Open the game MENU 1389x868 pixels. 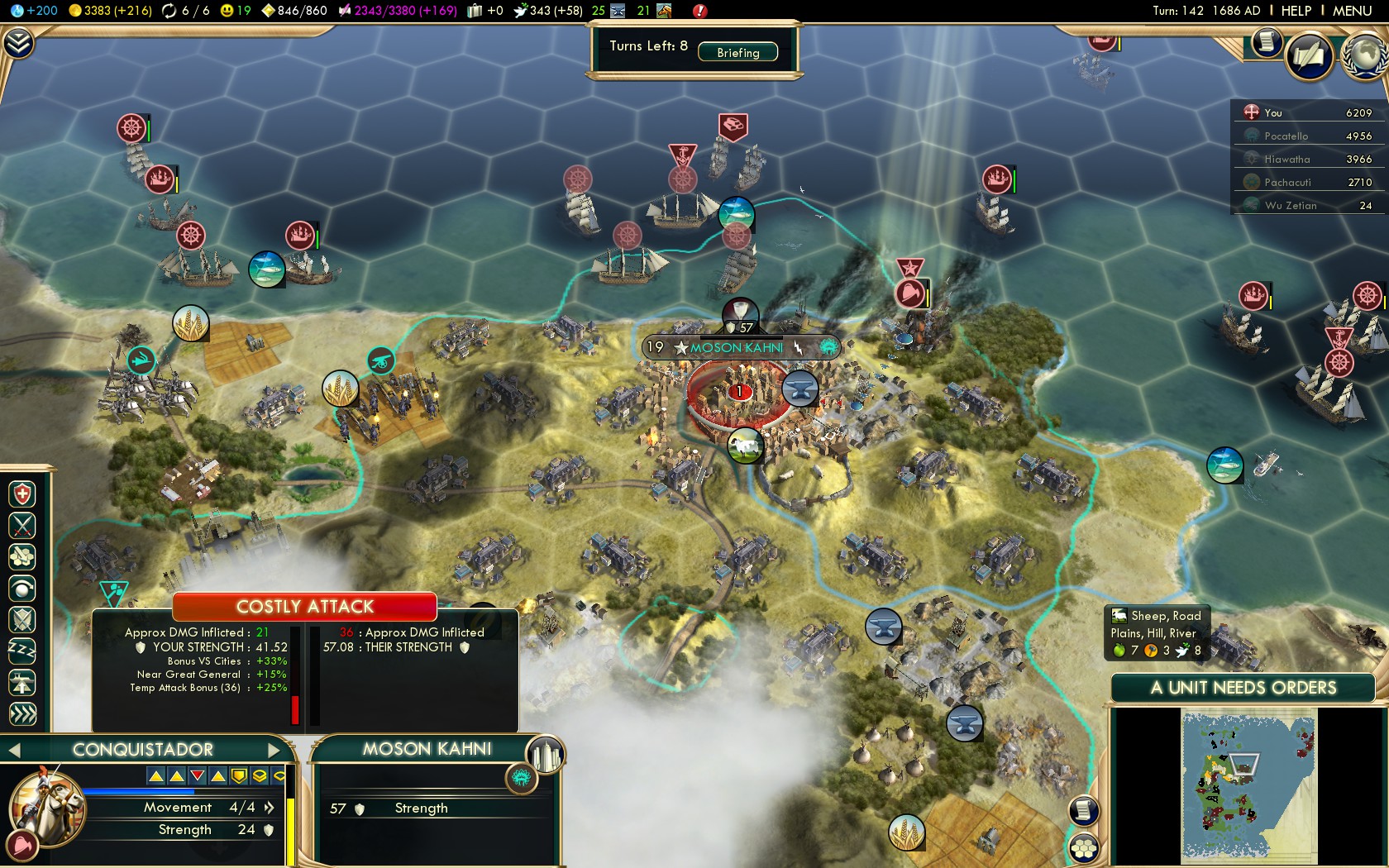1352,11
